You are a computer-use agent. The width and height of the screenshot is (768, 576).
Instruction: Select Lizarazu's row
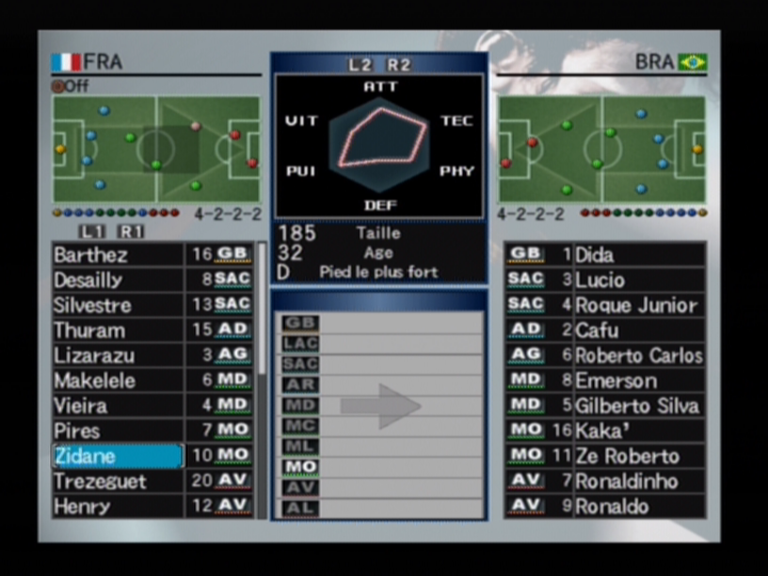point(118,355)
